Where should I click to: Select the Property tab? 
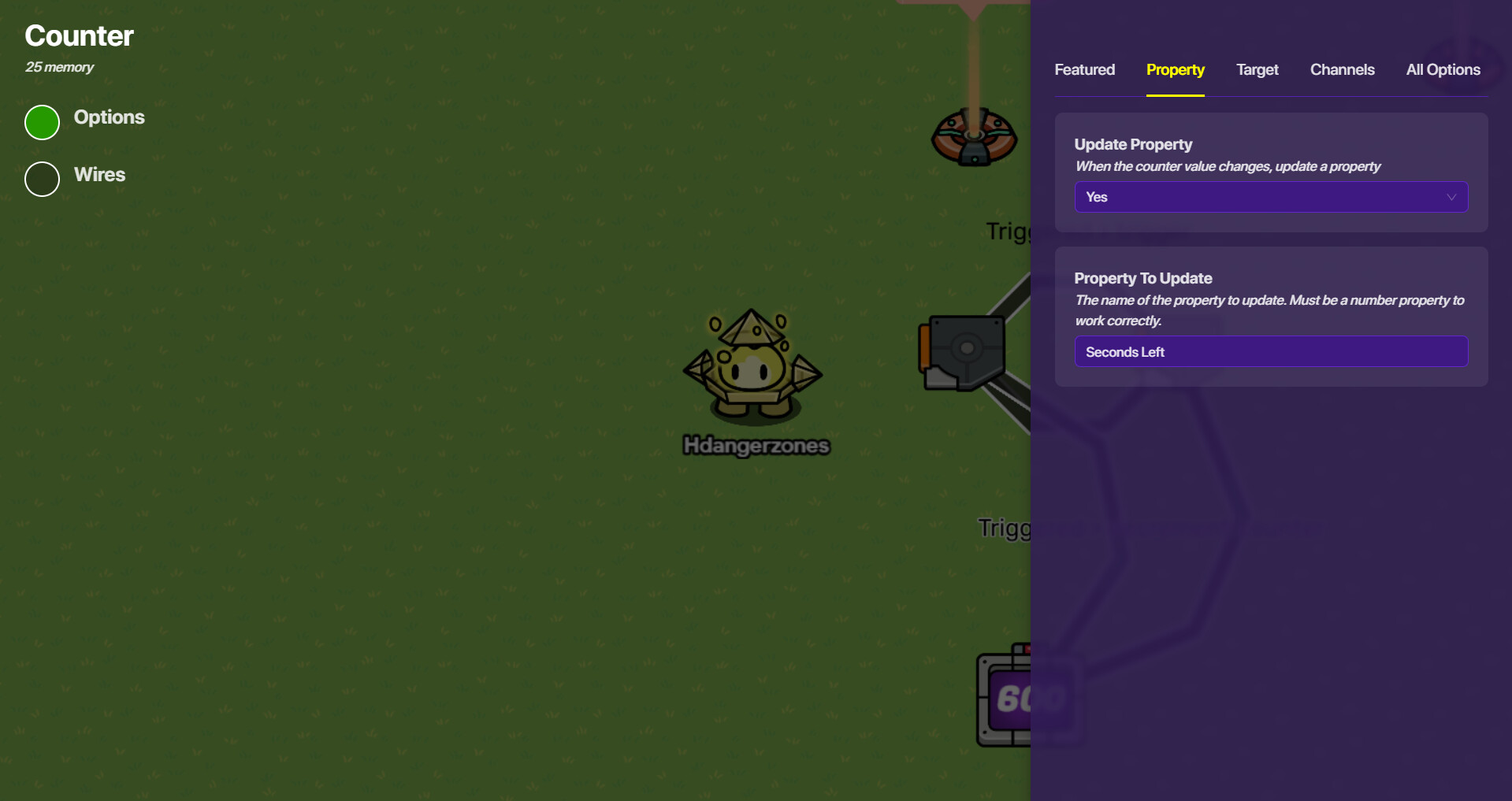pos(1175,70)
